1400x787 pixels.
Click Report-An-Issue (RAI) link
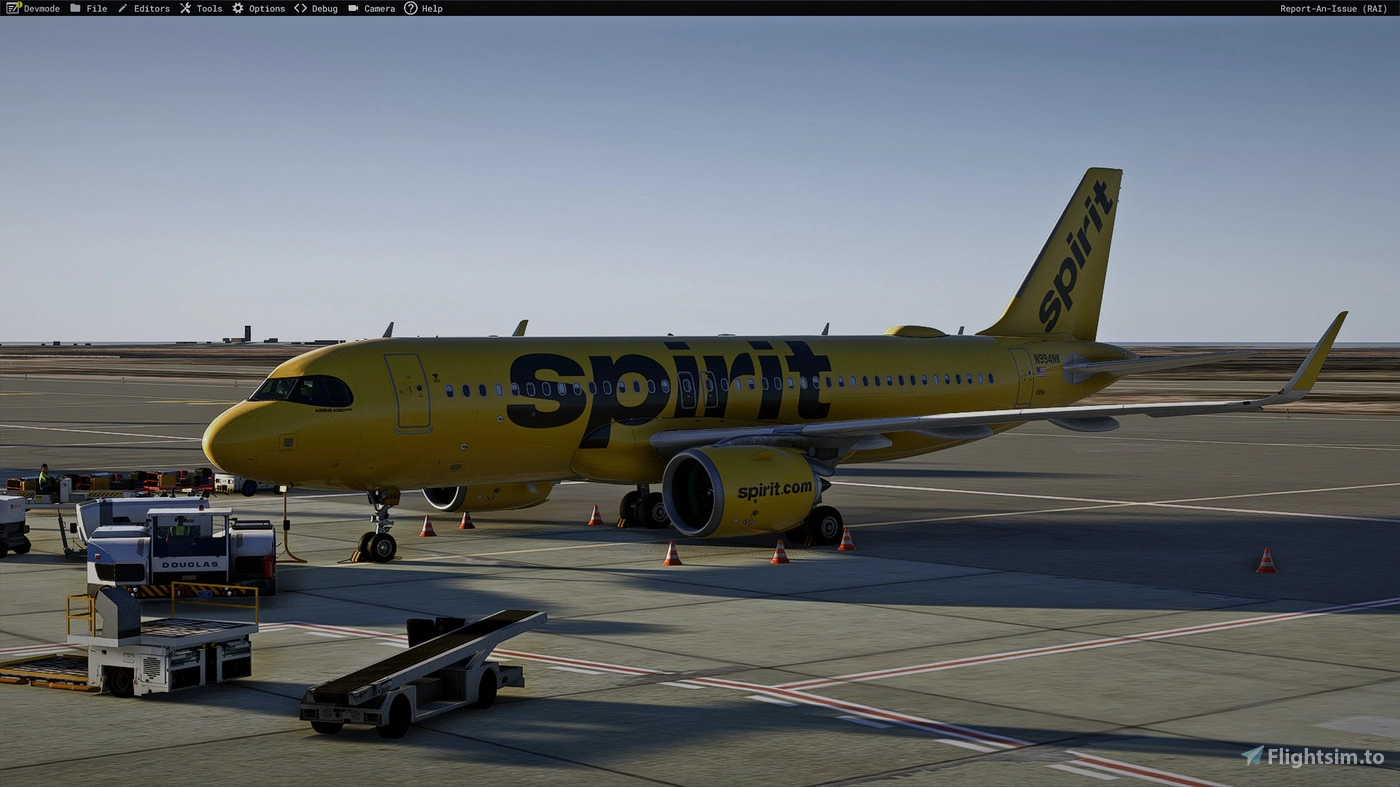tap(1333, 8)
